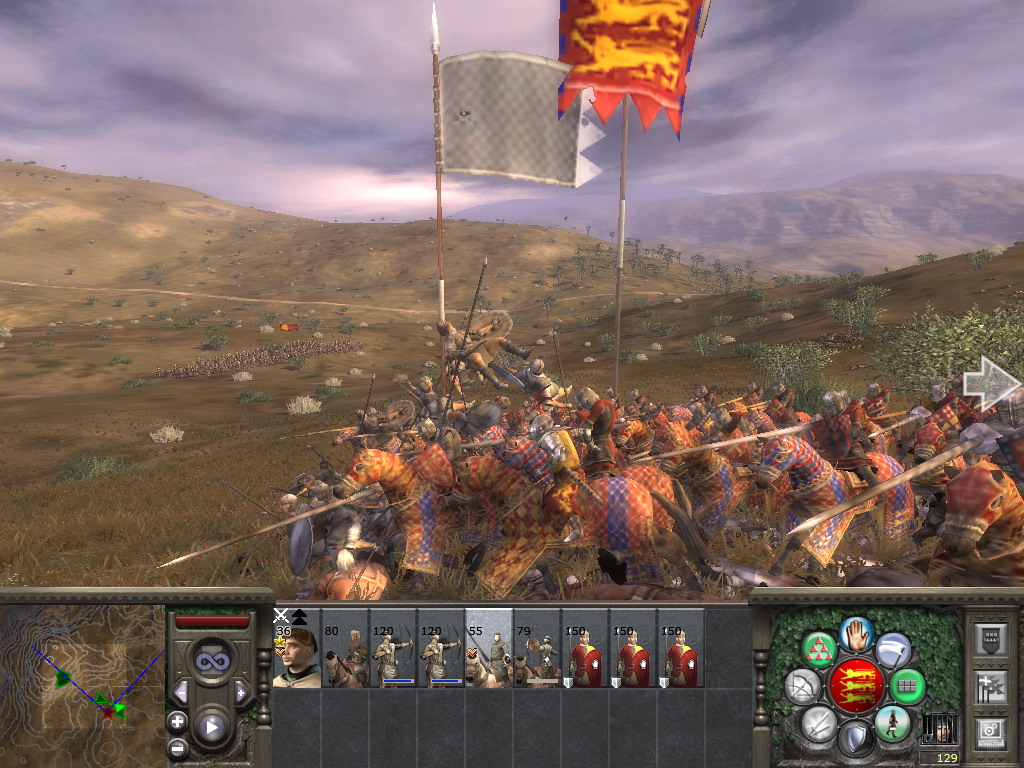Click the infinity symbol speed button
The width and height of the screenshot is (1024, 768).
(x=212, y=660)
